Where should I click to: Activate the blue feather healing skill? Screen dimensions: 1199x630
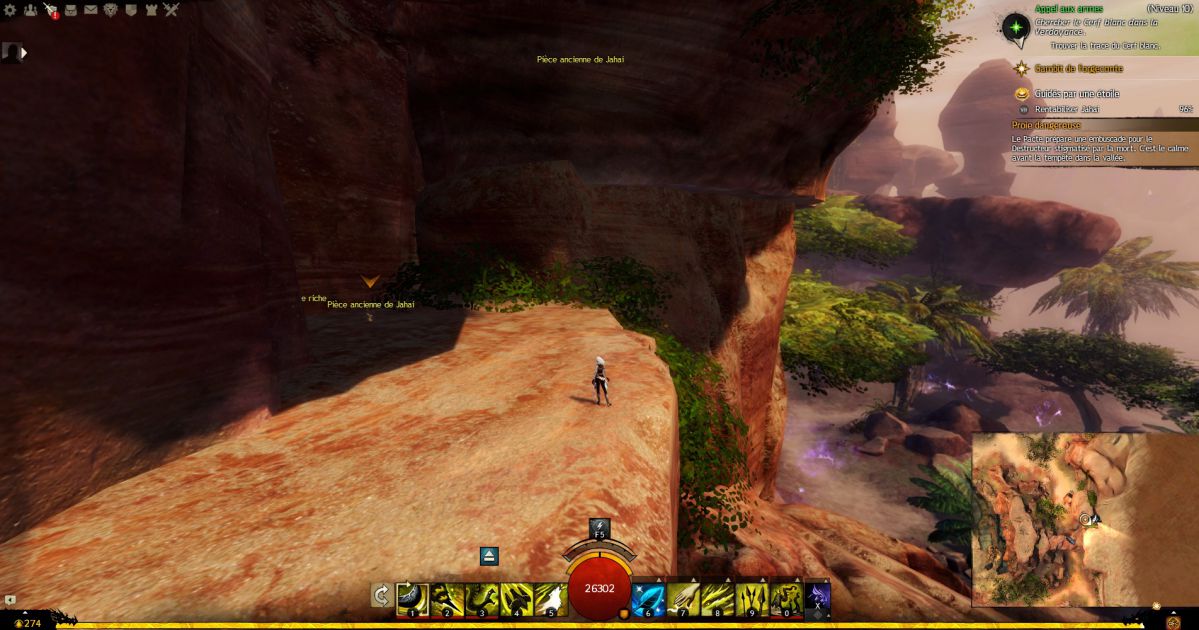647,597
